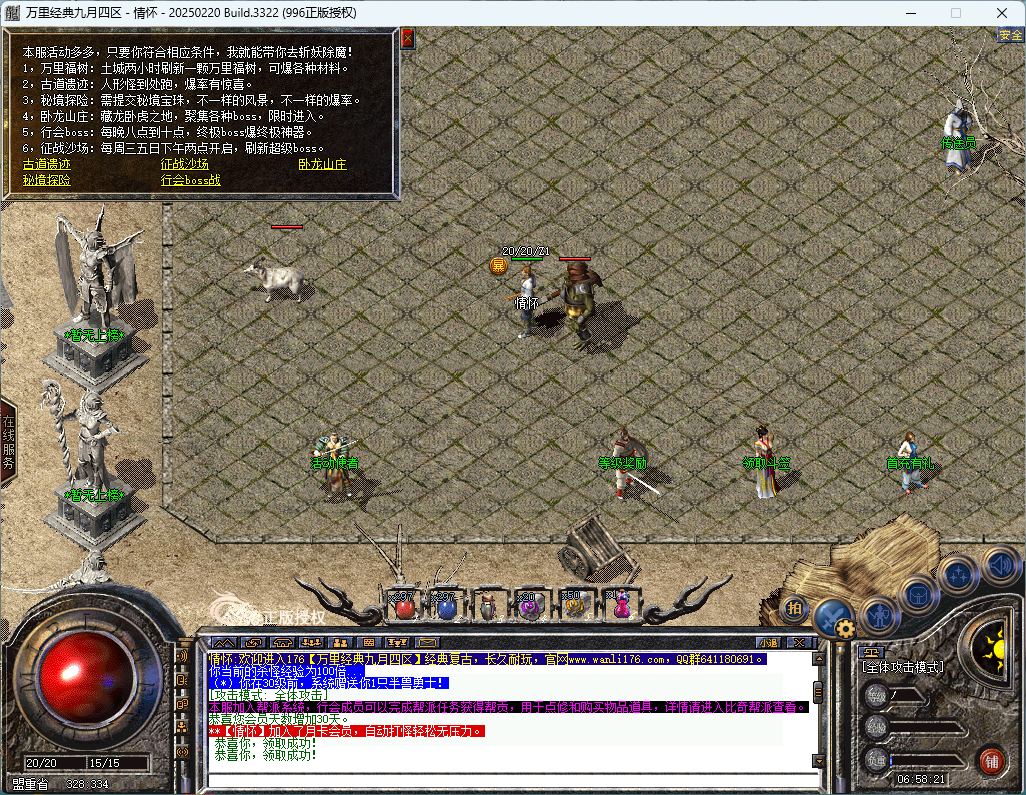This screenshot has width=1026, height=795.
Task: Open the 在线服务 side tab
Action: point(8,441)
